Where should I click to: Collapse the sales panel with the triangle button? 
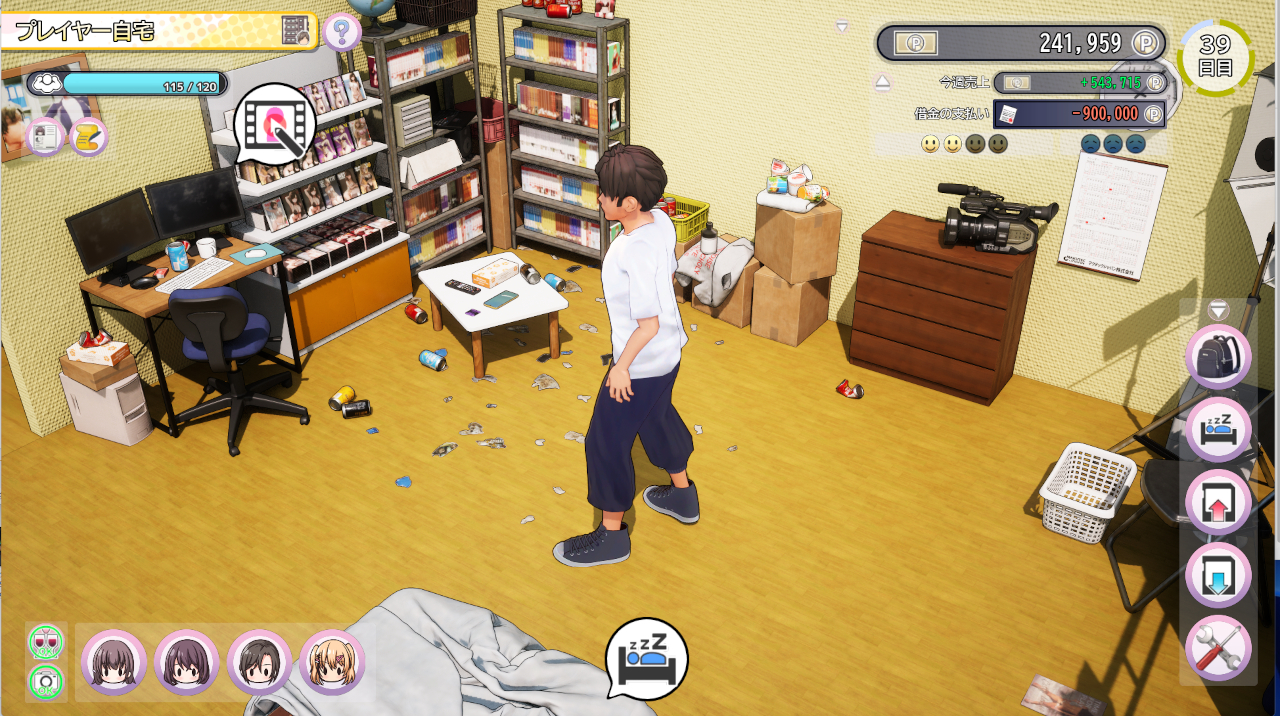(x=882, y=83)
